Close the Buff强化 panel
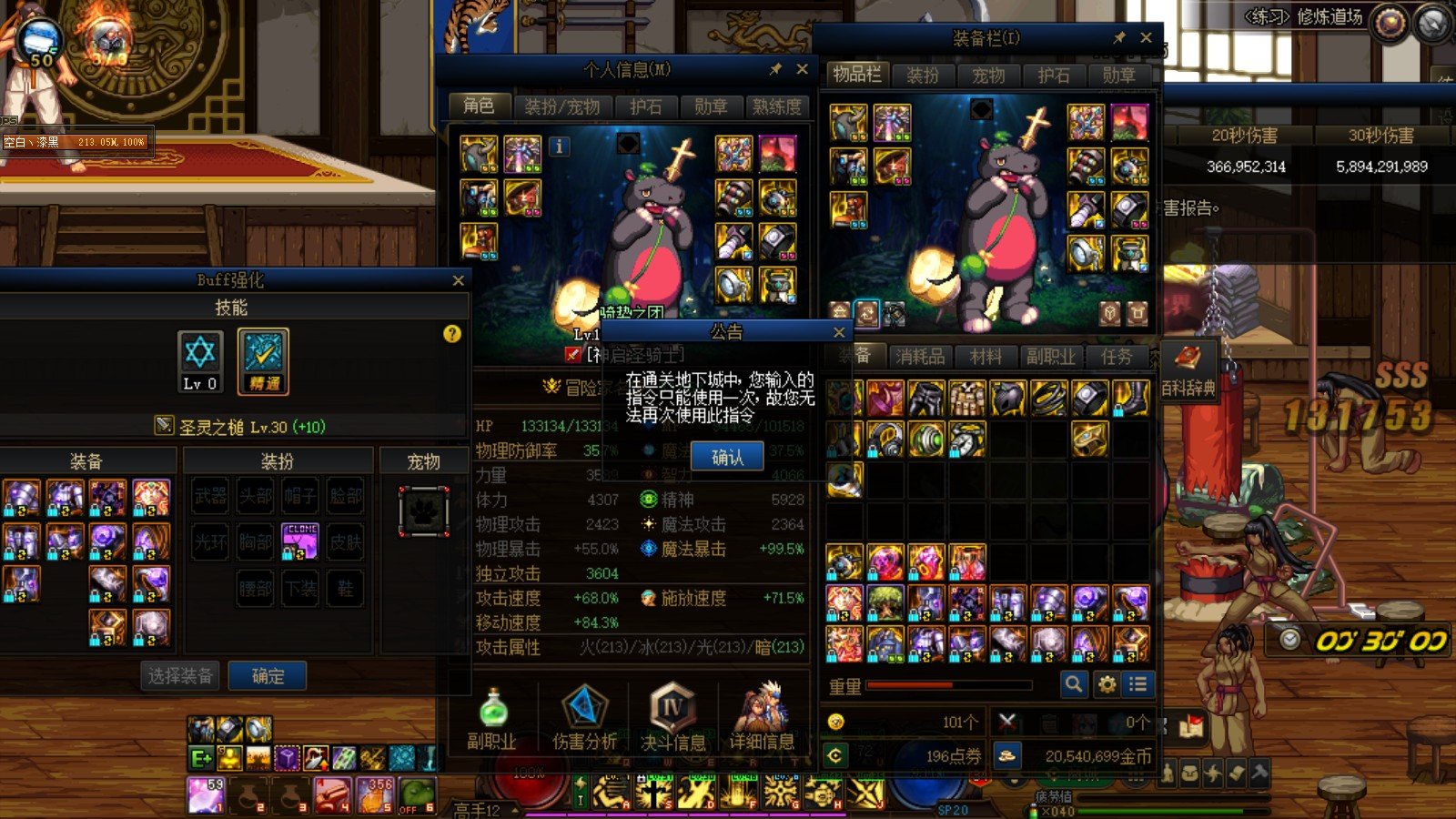Screen dimensions: 1456x819 (x=458, y=280)
